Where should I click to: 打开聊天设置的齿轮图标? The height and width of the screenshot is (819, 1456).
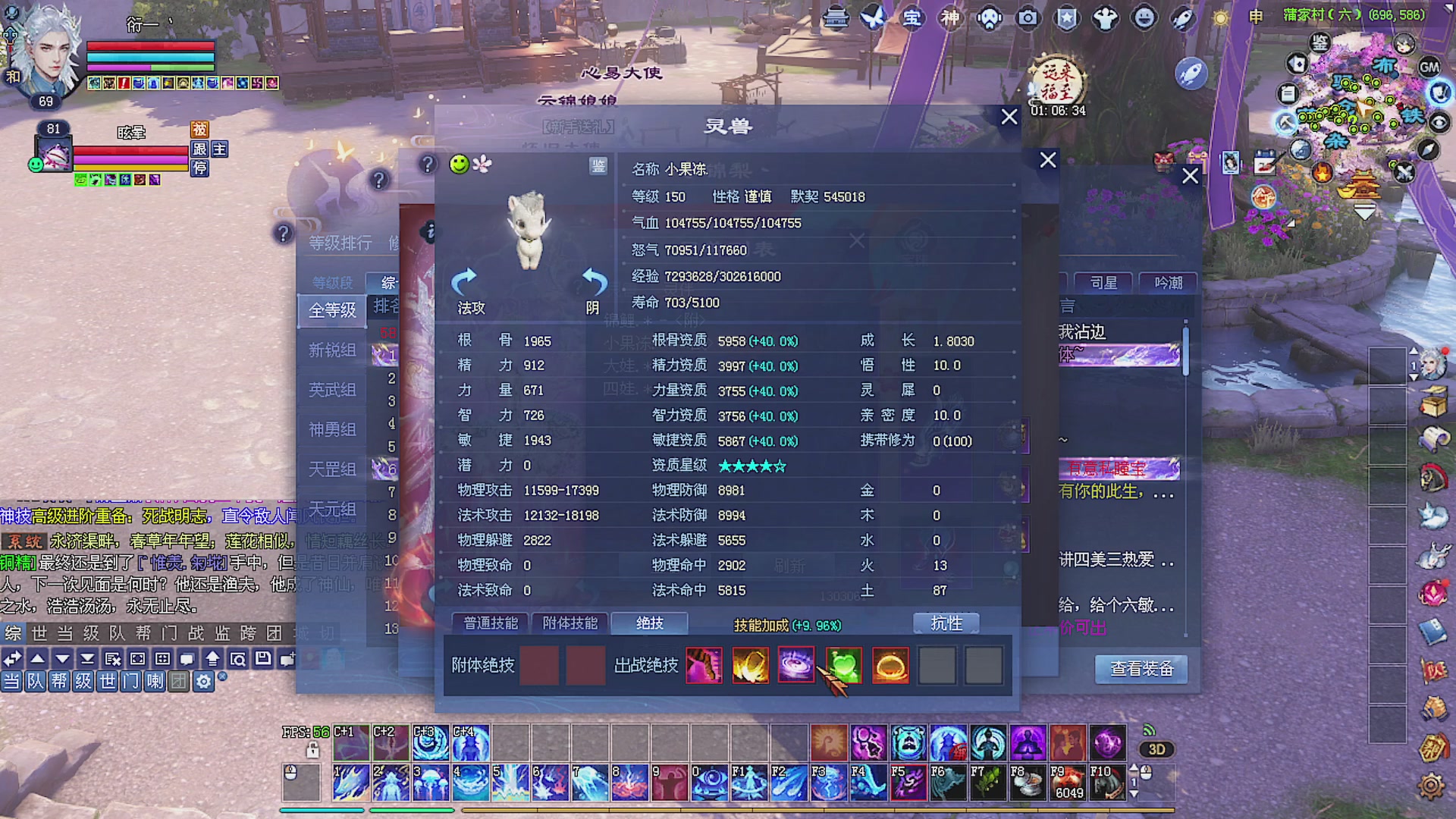pyautogui.click(x=202, y=682)
